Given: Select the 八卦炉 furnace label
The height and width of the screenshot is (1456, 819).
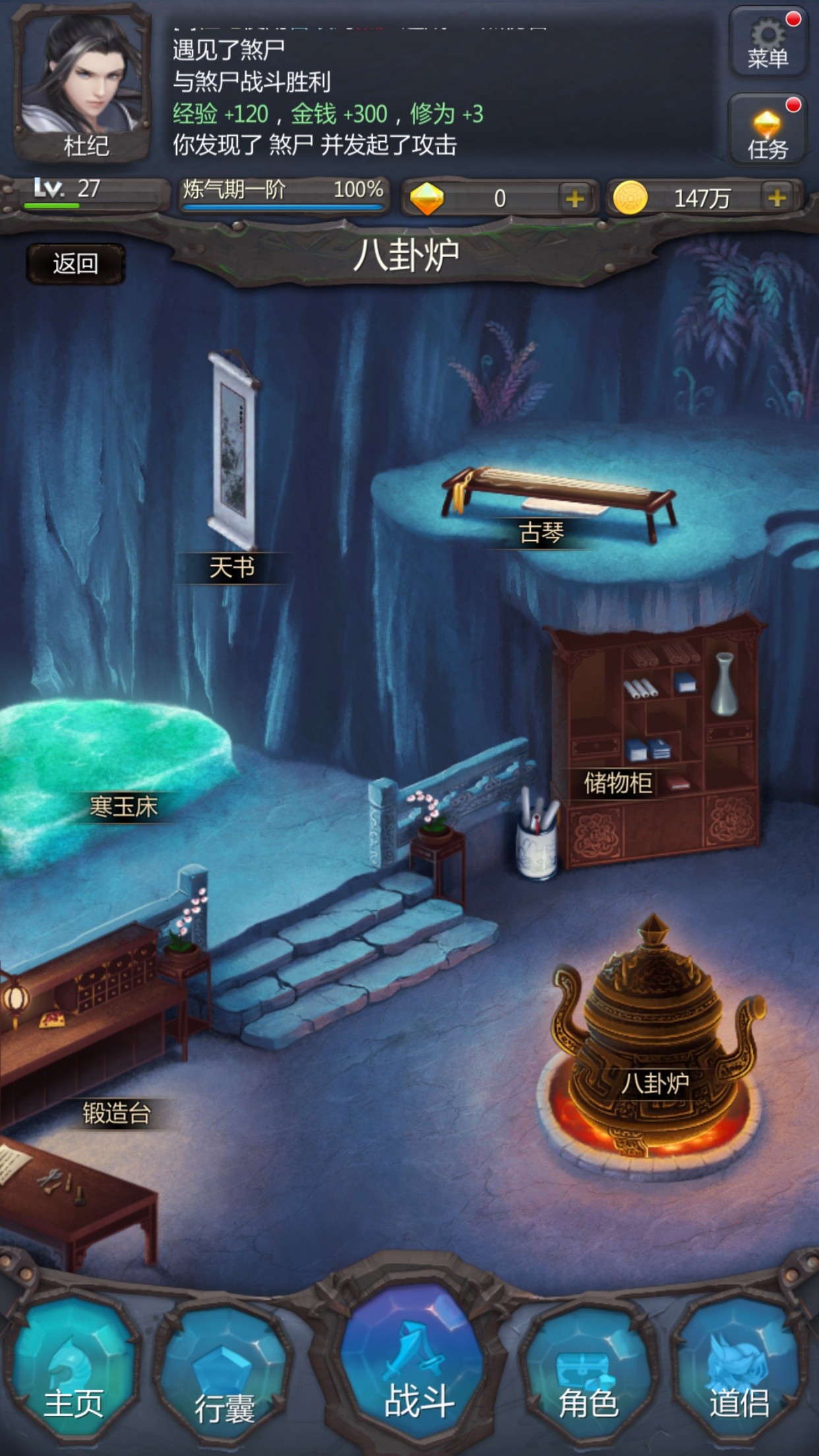Looking at the screenshot, I should point(654,1083).
